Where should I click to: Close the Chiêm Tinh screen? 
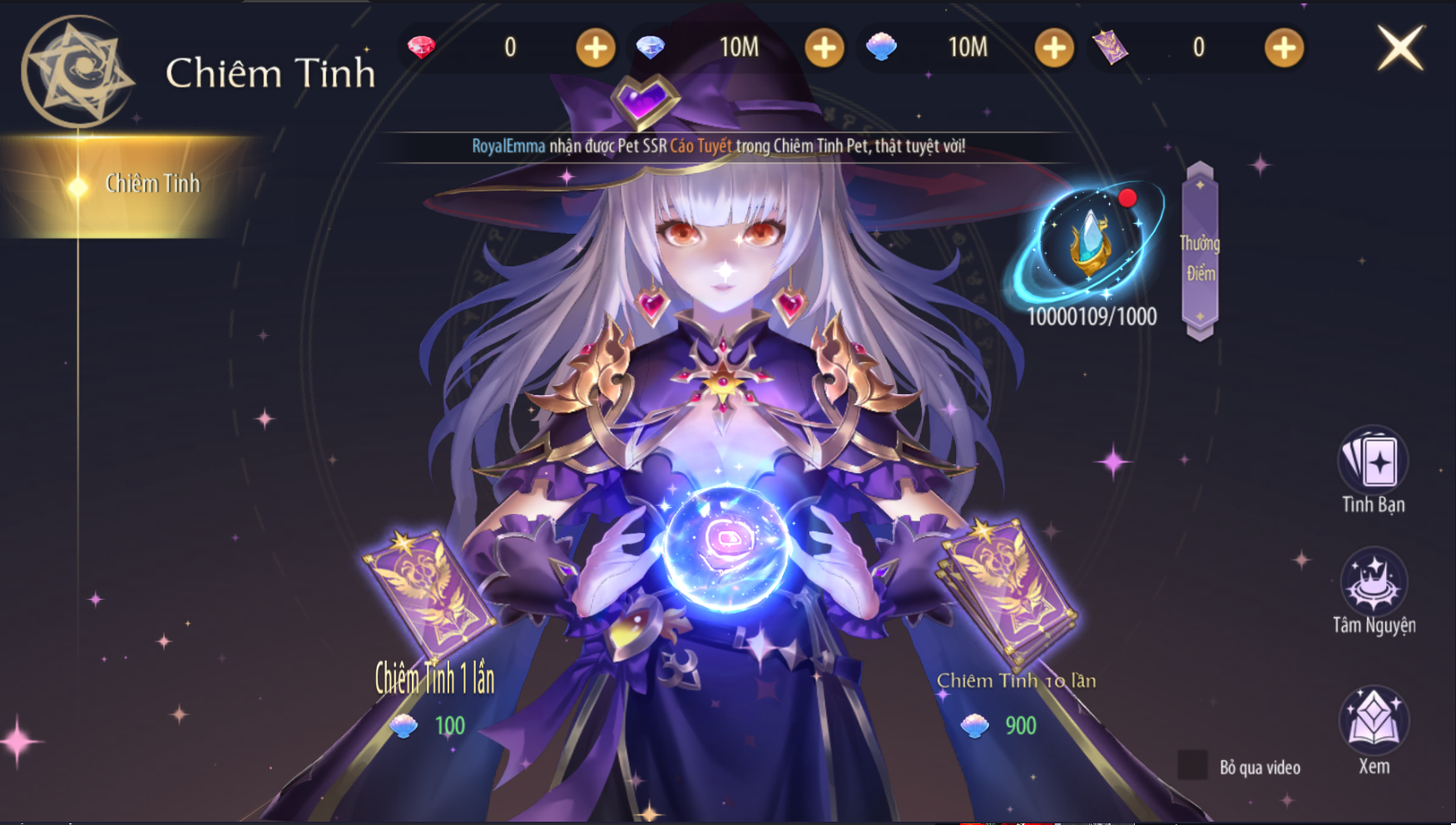coord(1400,47)
